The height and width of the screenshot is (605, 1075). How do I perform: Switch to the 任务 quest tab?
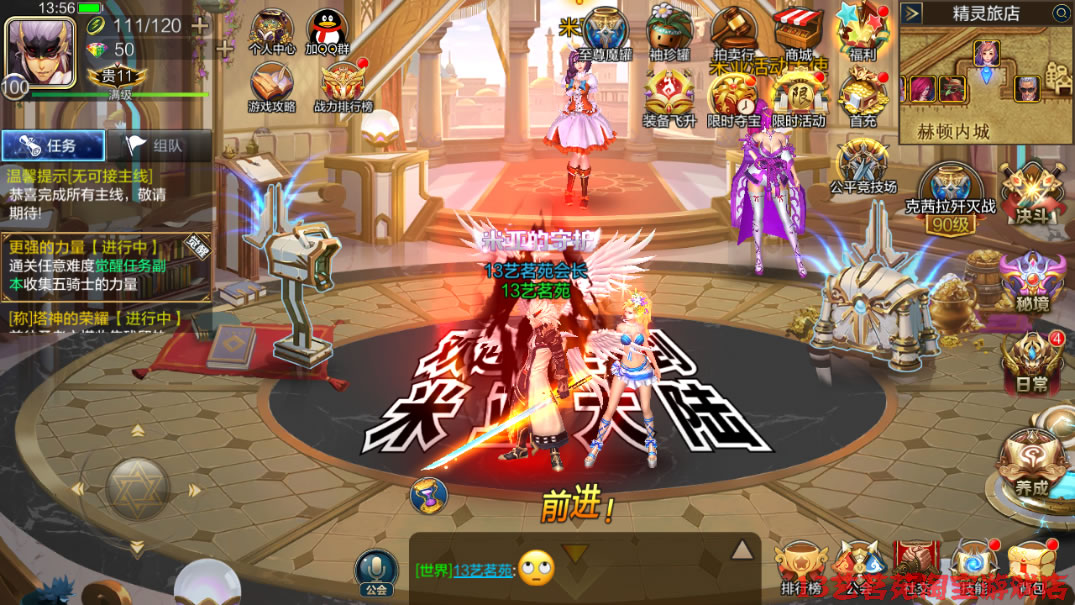coord(53,146)
